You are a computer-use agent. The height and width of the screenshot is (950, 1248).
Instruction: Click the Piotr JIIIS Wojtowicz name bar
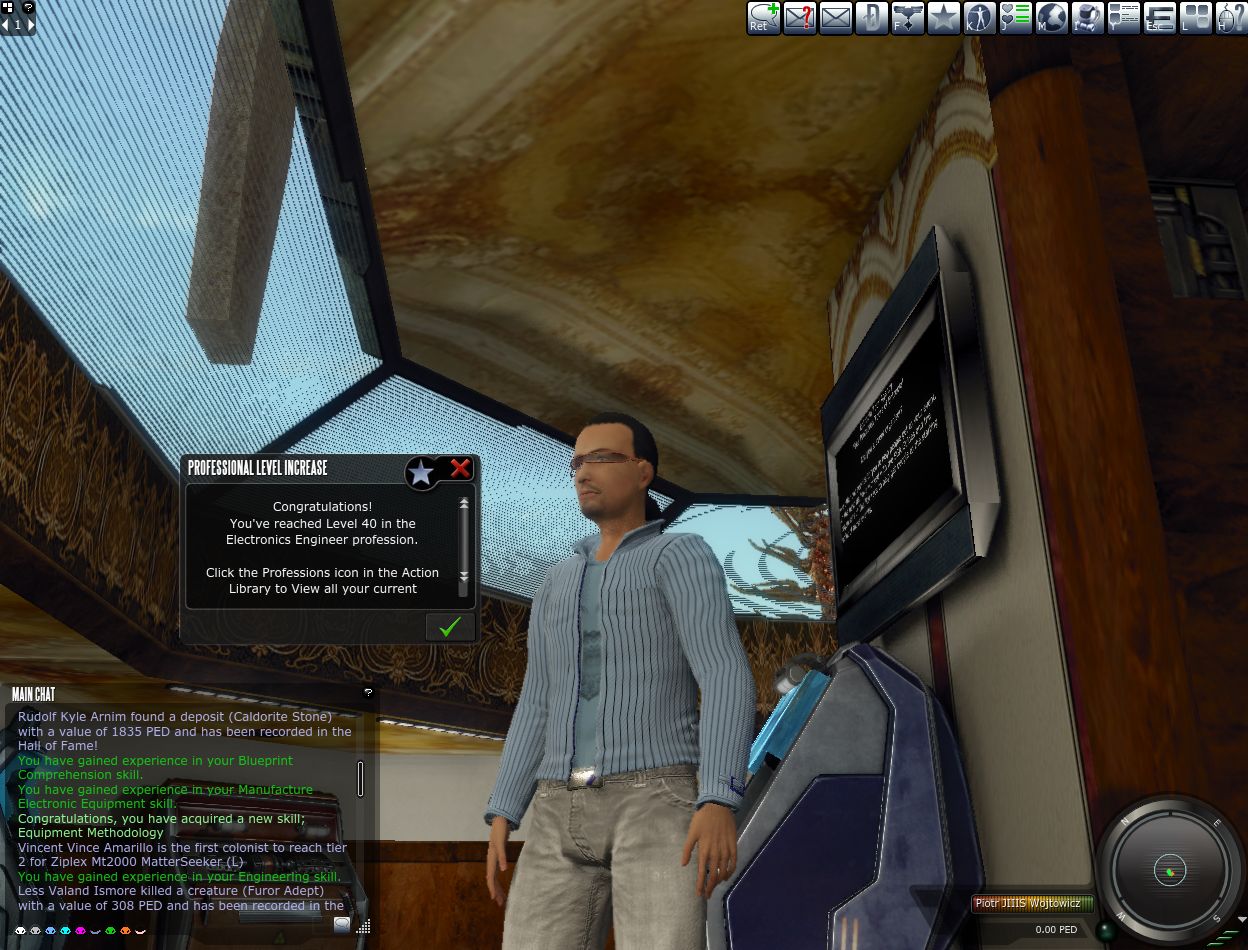coord(1030,903)
